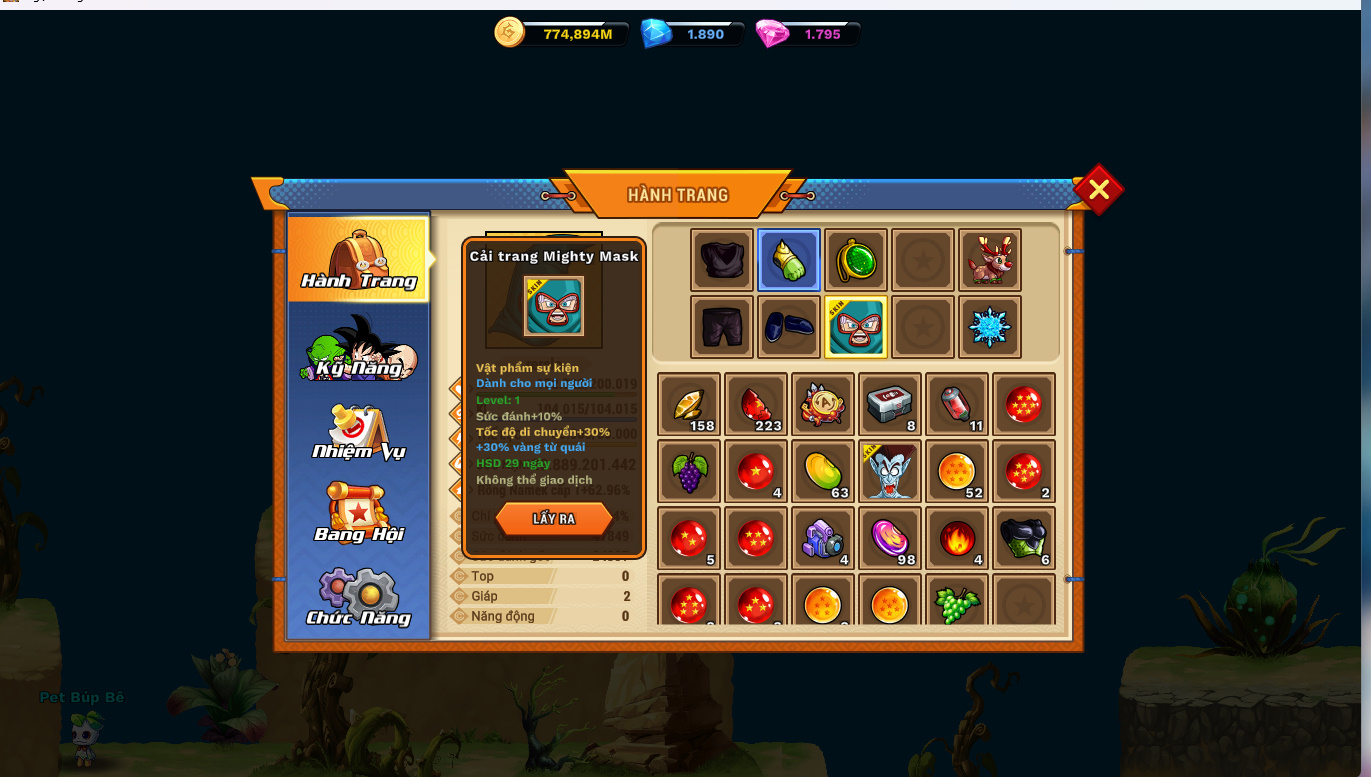Choose the equipped green glove slot
The image size is (1371, 777).
[789, 260]
